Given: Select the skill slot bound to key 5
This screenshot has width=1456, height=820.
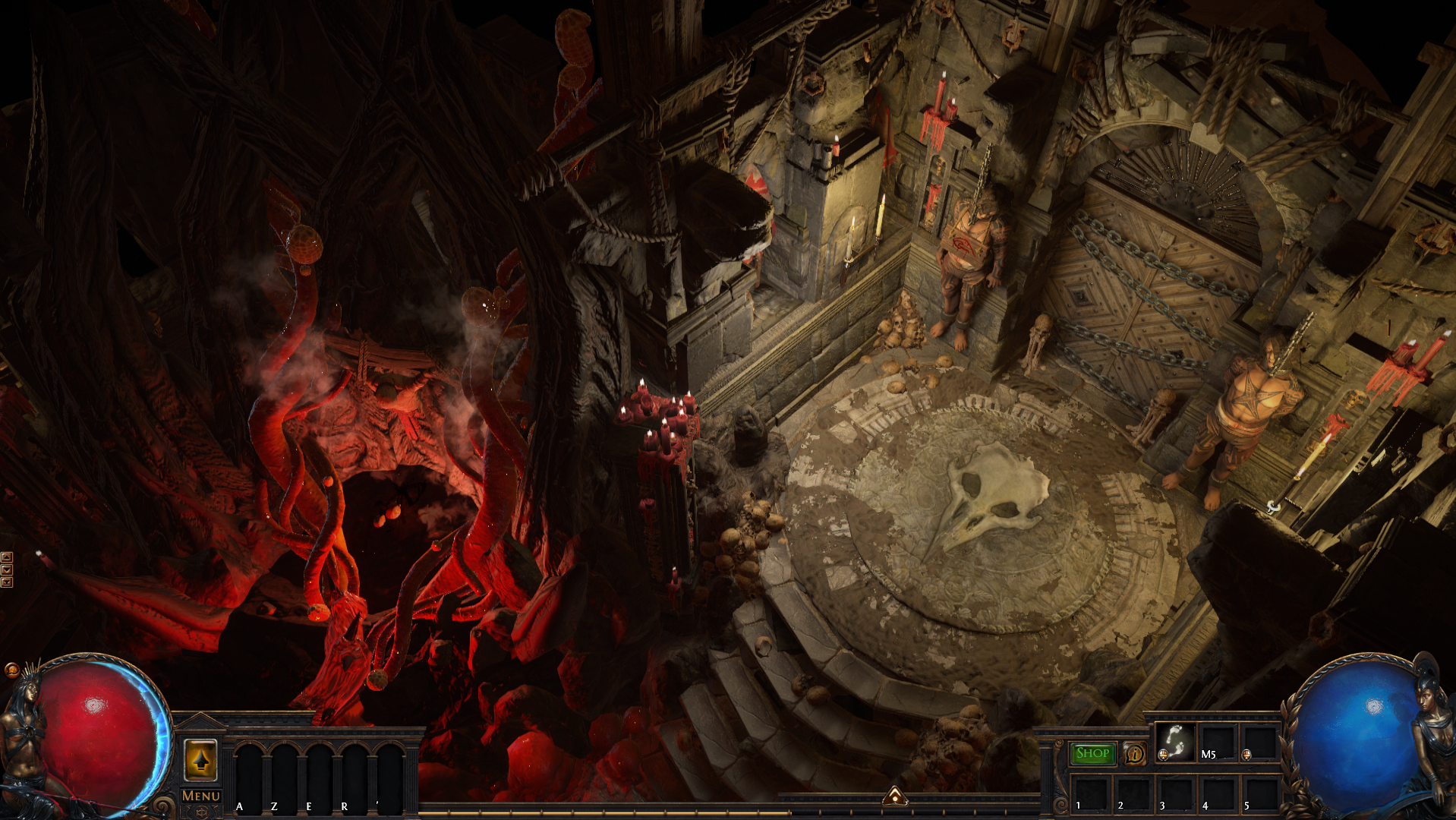Looking at the screenshot, I should click(x=1259, y=793).
